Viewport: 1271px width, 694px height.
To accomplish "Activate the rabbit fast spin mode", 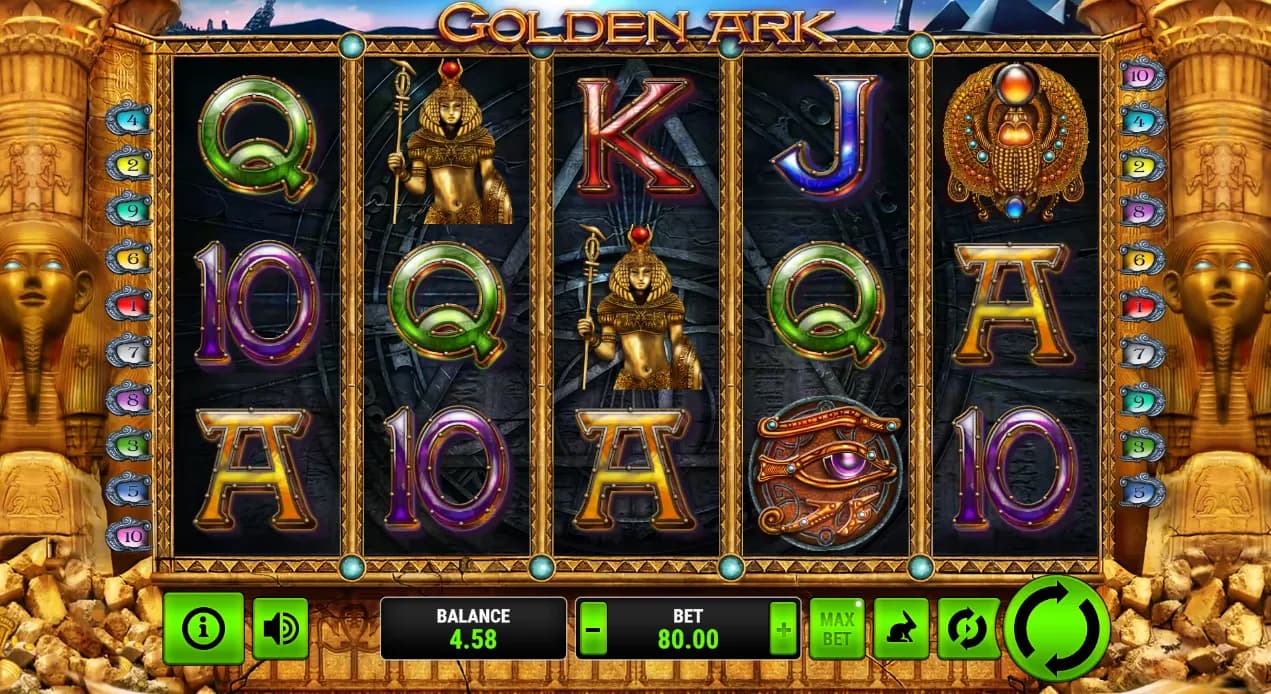I will [x=901, y=628].
